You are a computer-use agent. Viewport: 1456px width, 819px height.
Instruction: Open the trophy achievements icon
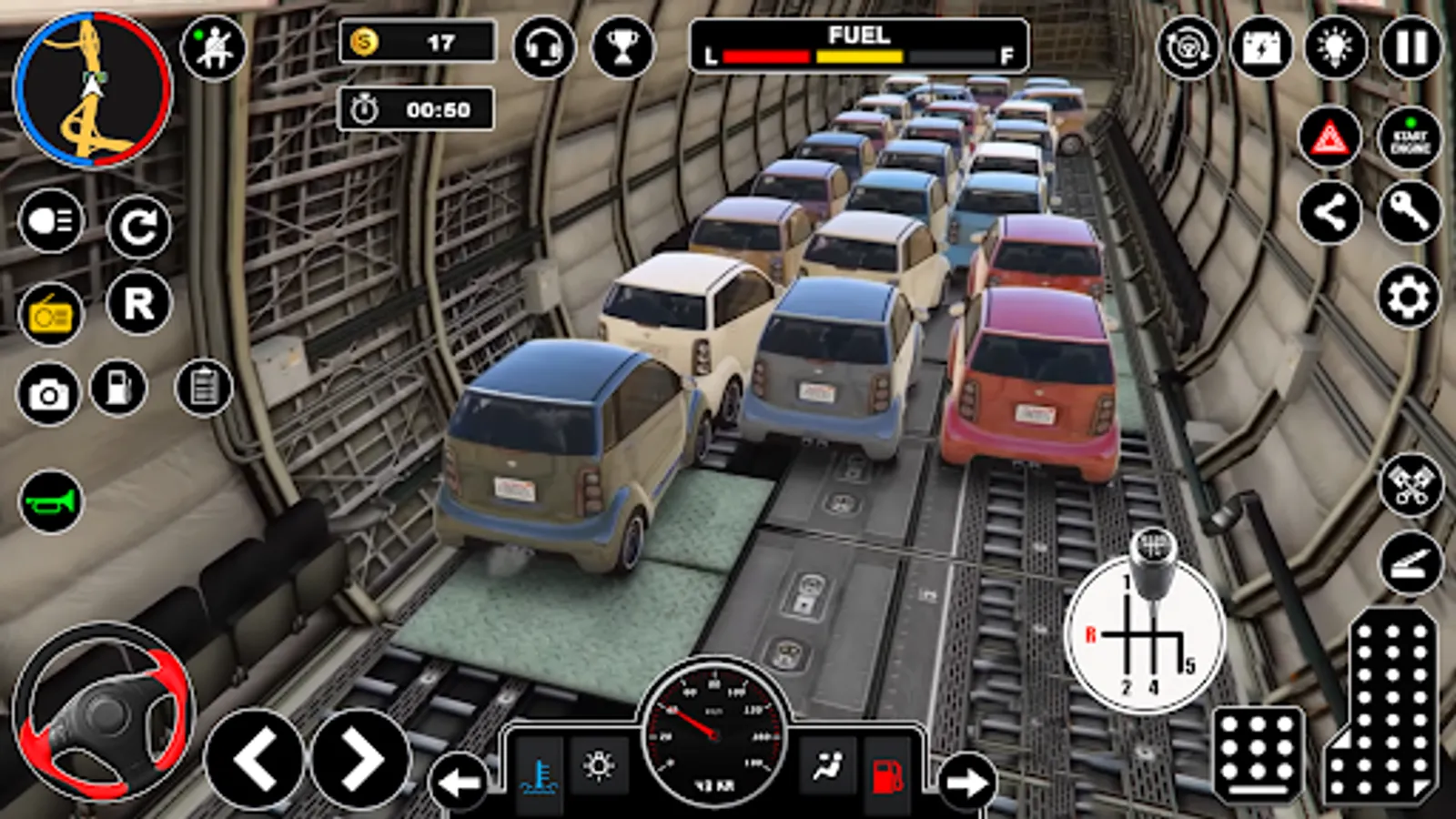click(x=623, y=46)
